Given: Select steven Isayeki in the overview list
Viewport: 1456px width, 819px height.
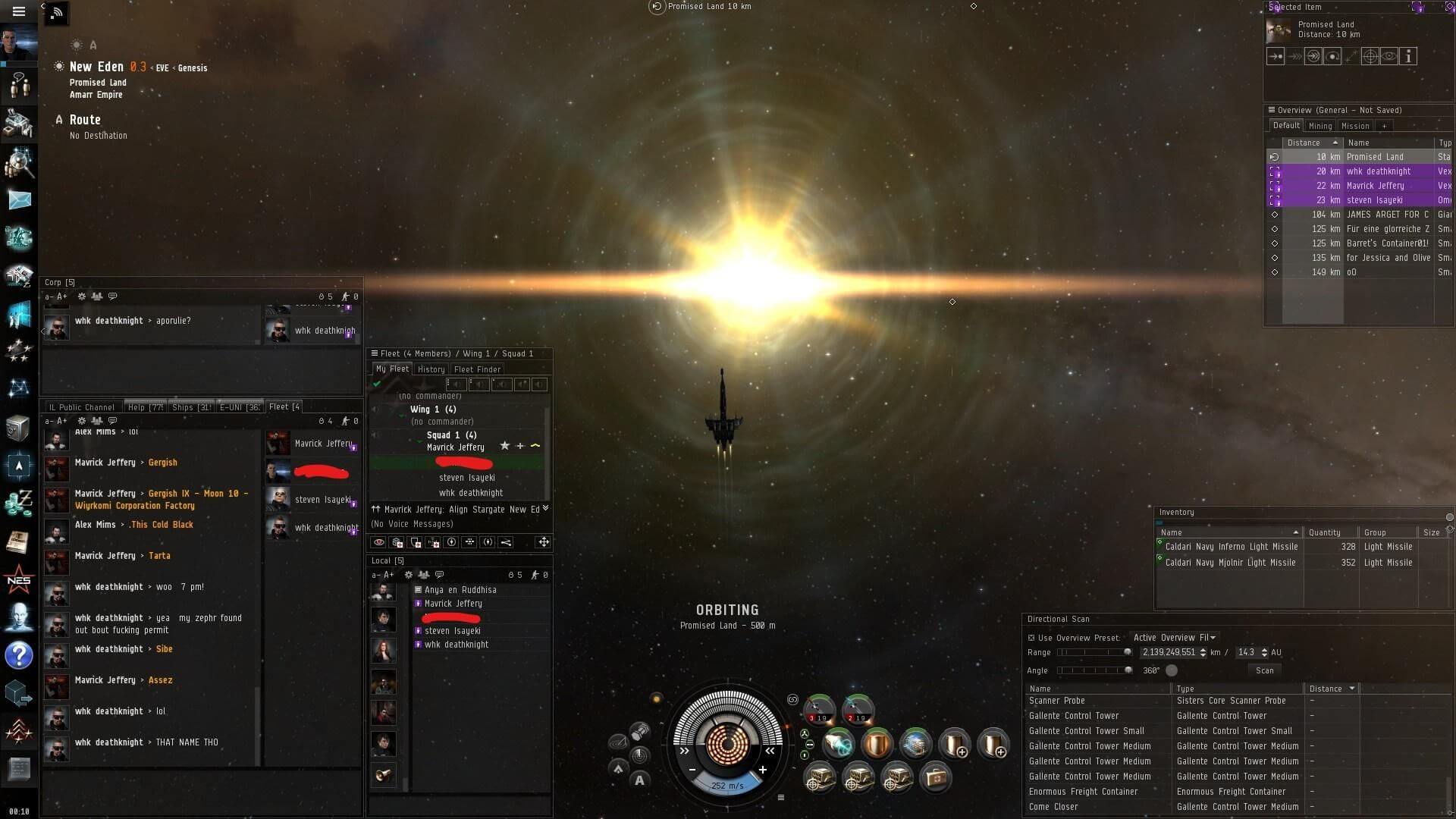Looking at the screenshot, I should click(1374, 200).
